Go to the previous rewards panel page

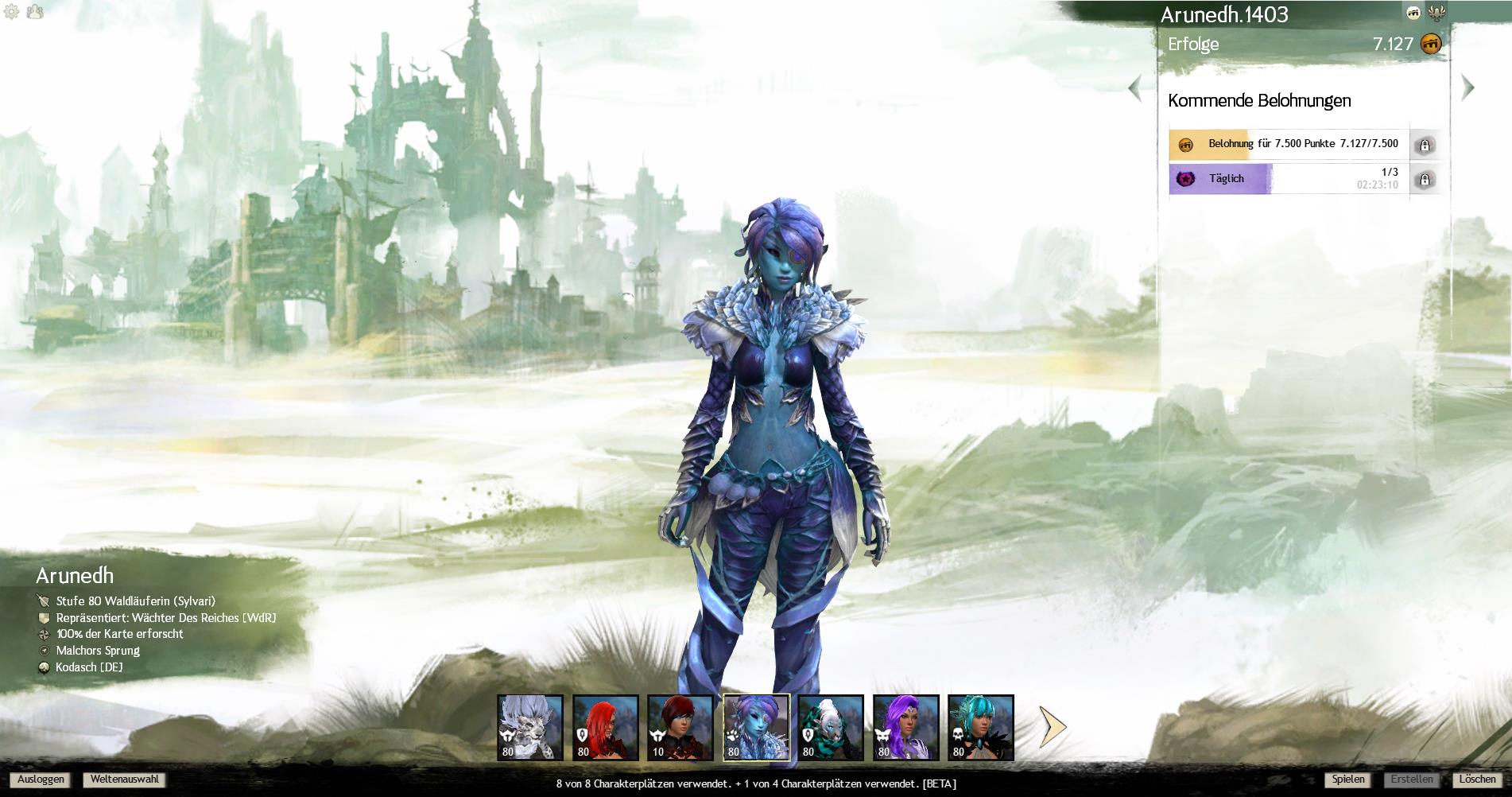[x=1135, y=87]
